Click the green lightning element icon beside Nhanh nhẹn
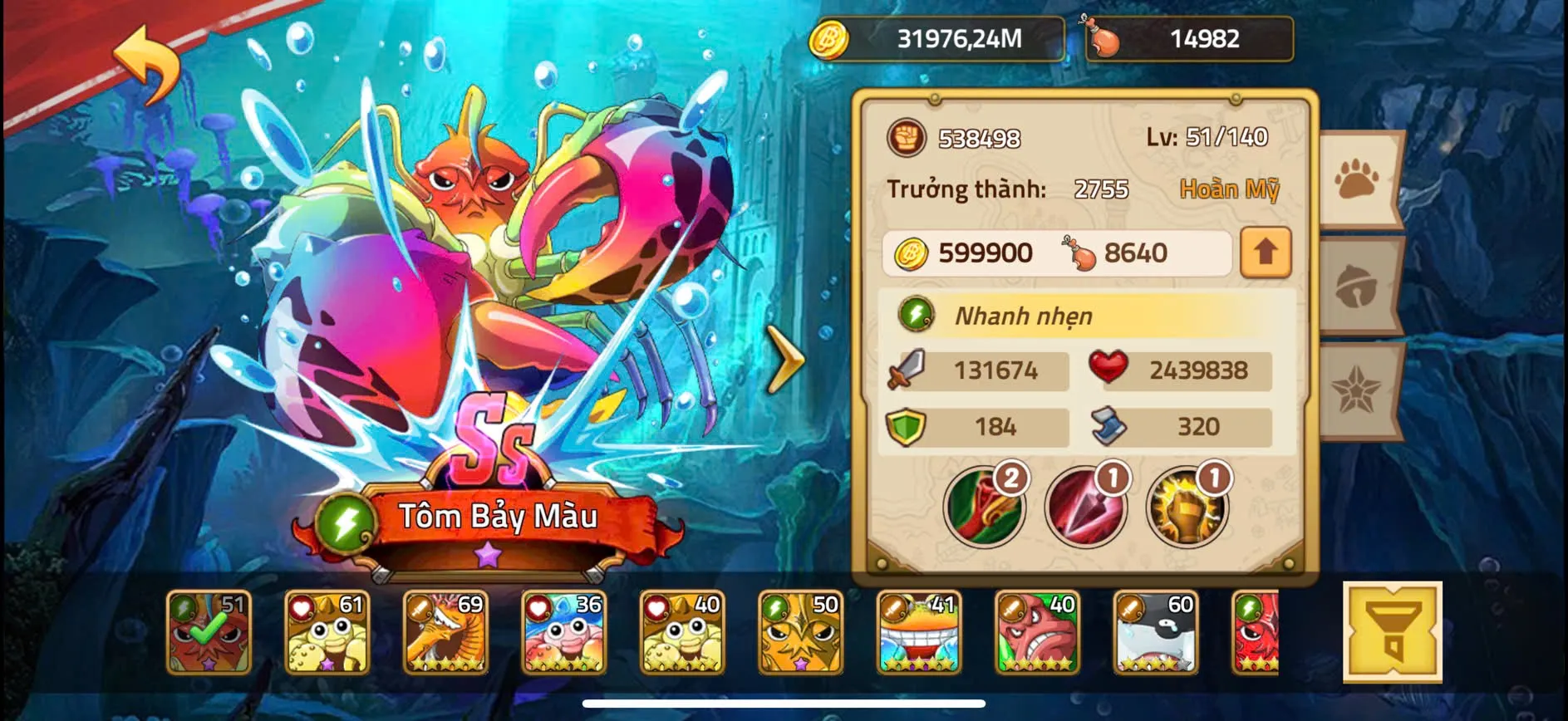Screen dimensions: 1568x721 coord(914,316)
